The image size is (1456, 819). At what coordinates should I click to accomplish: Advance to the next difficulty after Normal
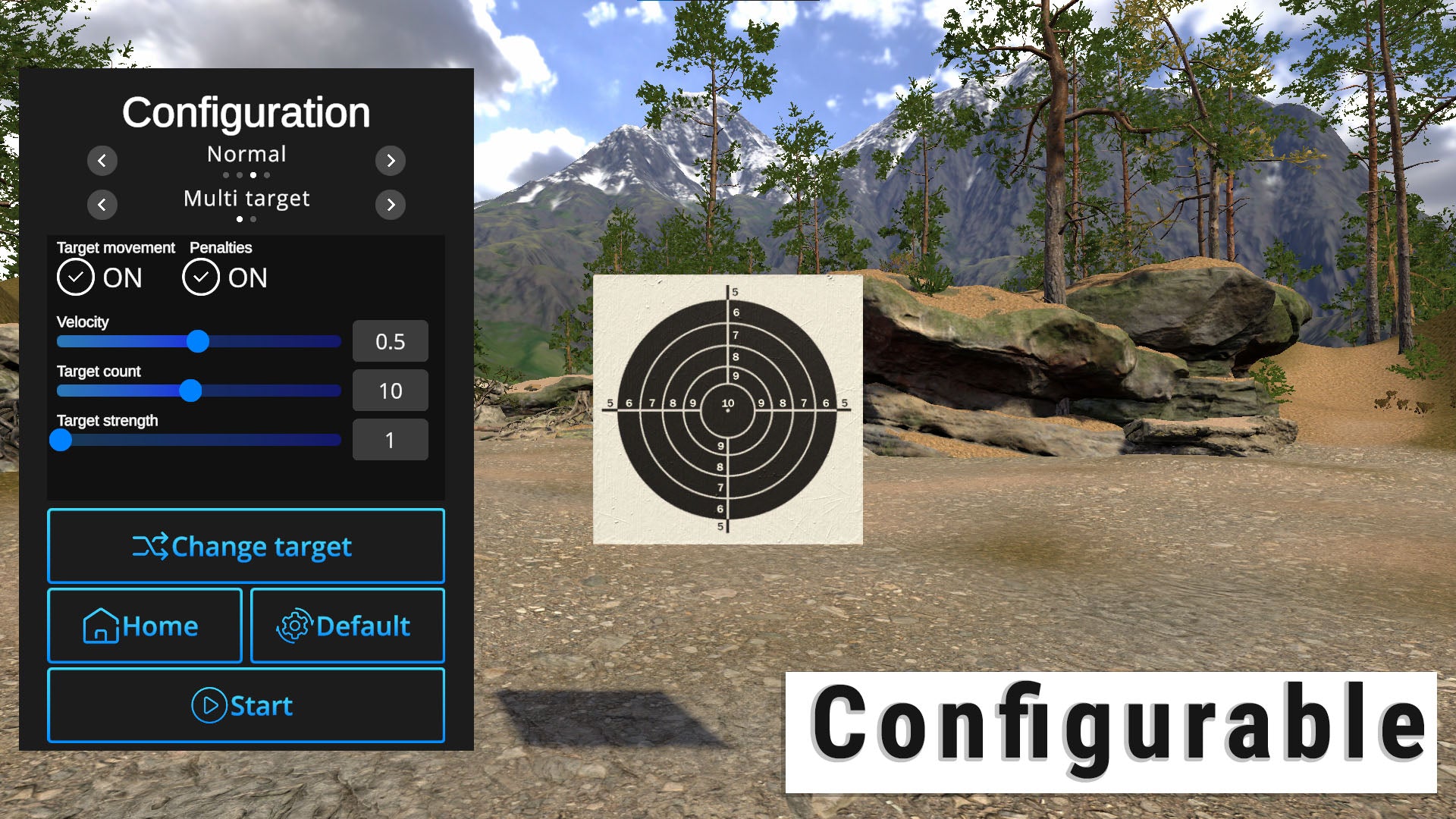391,161
